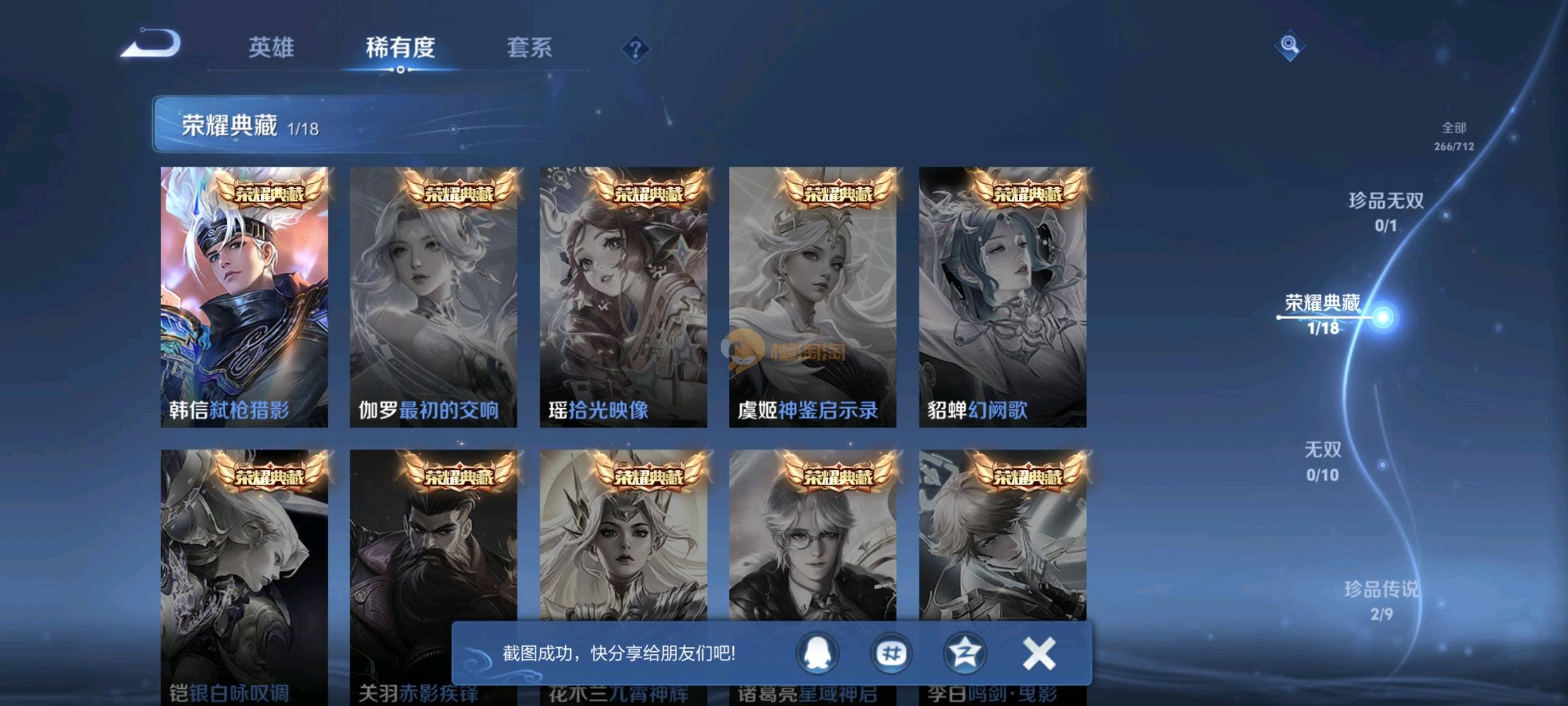Open the 套系 tab
The width and height of the screenshot is (1568, 706).
click(x=529, y=48)
